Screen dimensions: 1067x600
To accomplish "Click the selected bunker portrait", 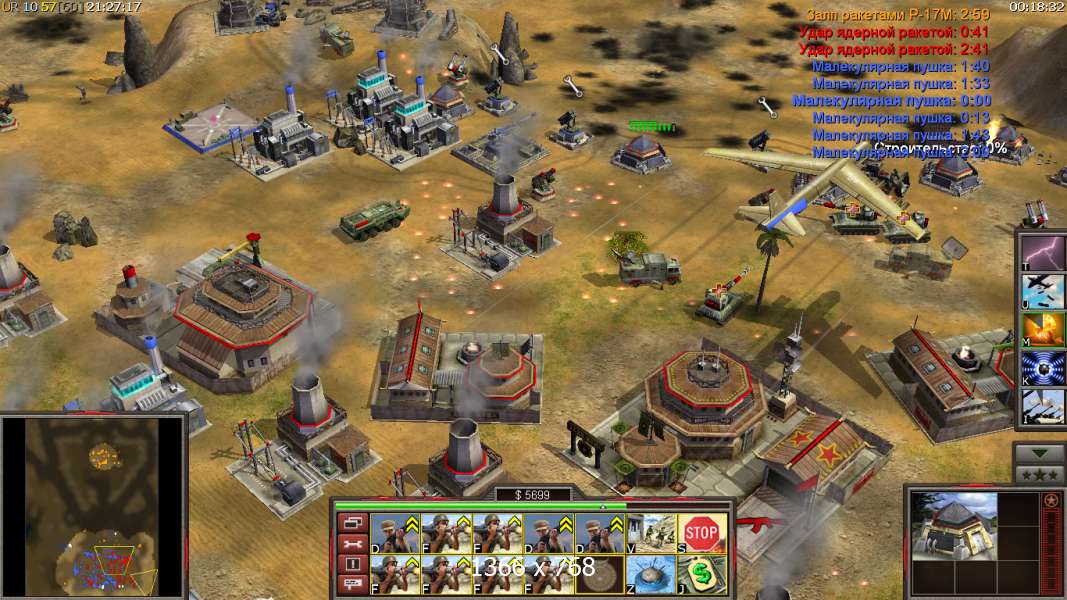I will [x=956, y=526].
